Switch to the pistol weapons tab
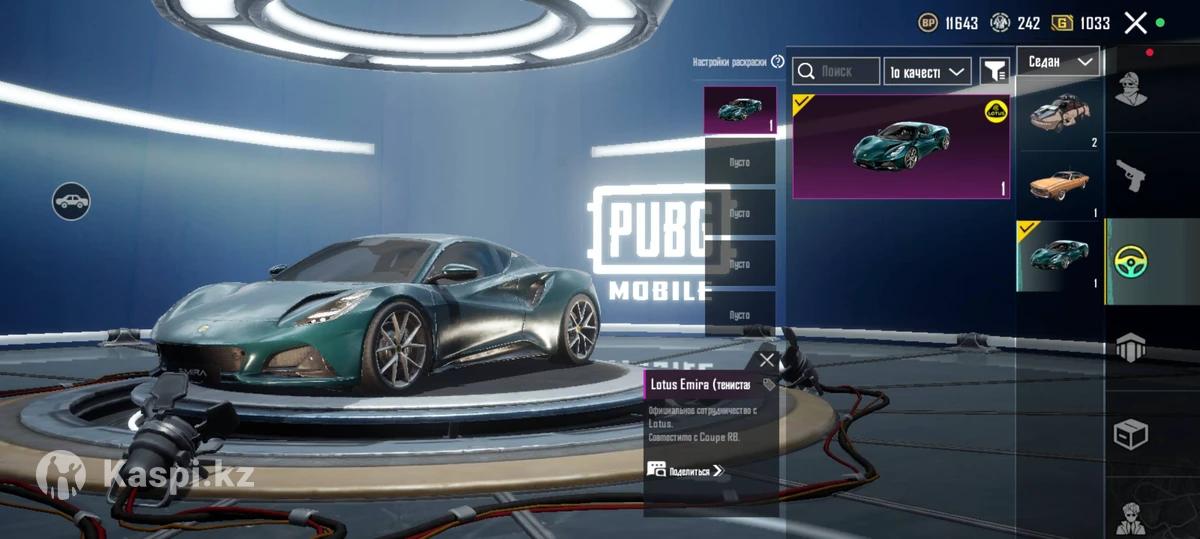Screen dimensions: 1200x539 pos(1133,175)
